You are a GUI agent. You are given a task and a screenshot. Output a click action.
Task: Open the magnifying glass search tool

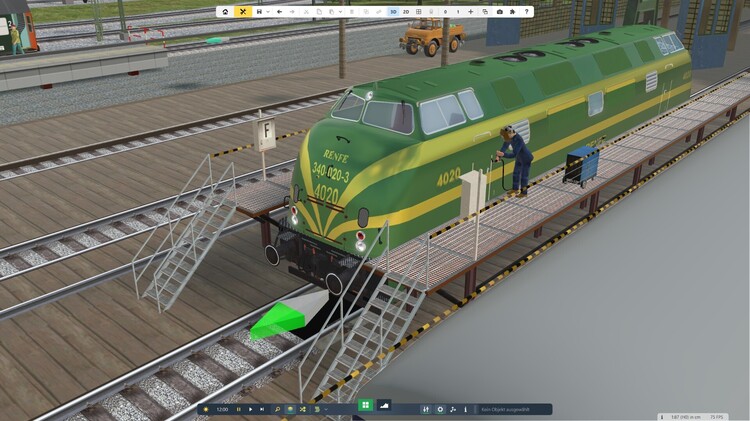(277, 409)
